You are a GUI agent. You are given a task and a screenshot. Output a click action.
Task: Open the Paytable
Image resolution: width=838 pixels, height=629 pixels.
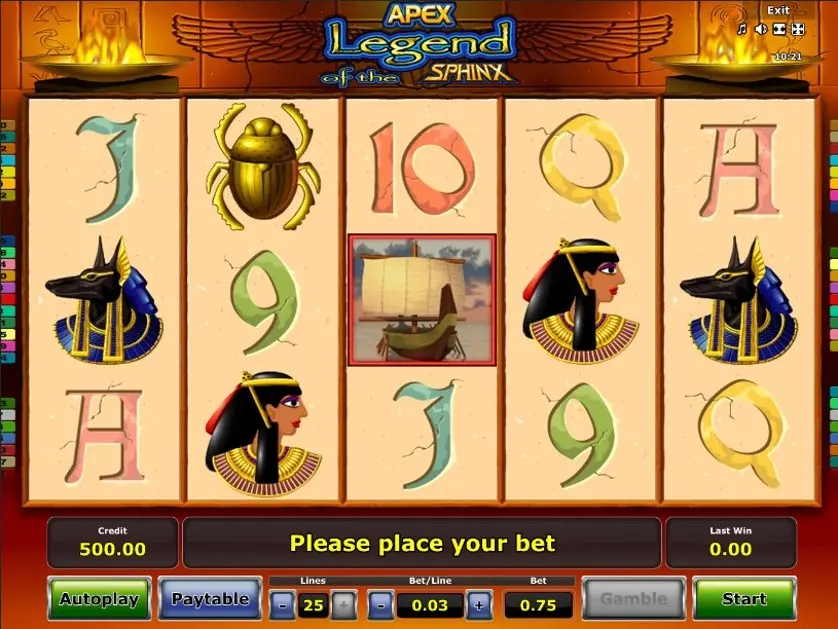[x=209, y=599]
